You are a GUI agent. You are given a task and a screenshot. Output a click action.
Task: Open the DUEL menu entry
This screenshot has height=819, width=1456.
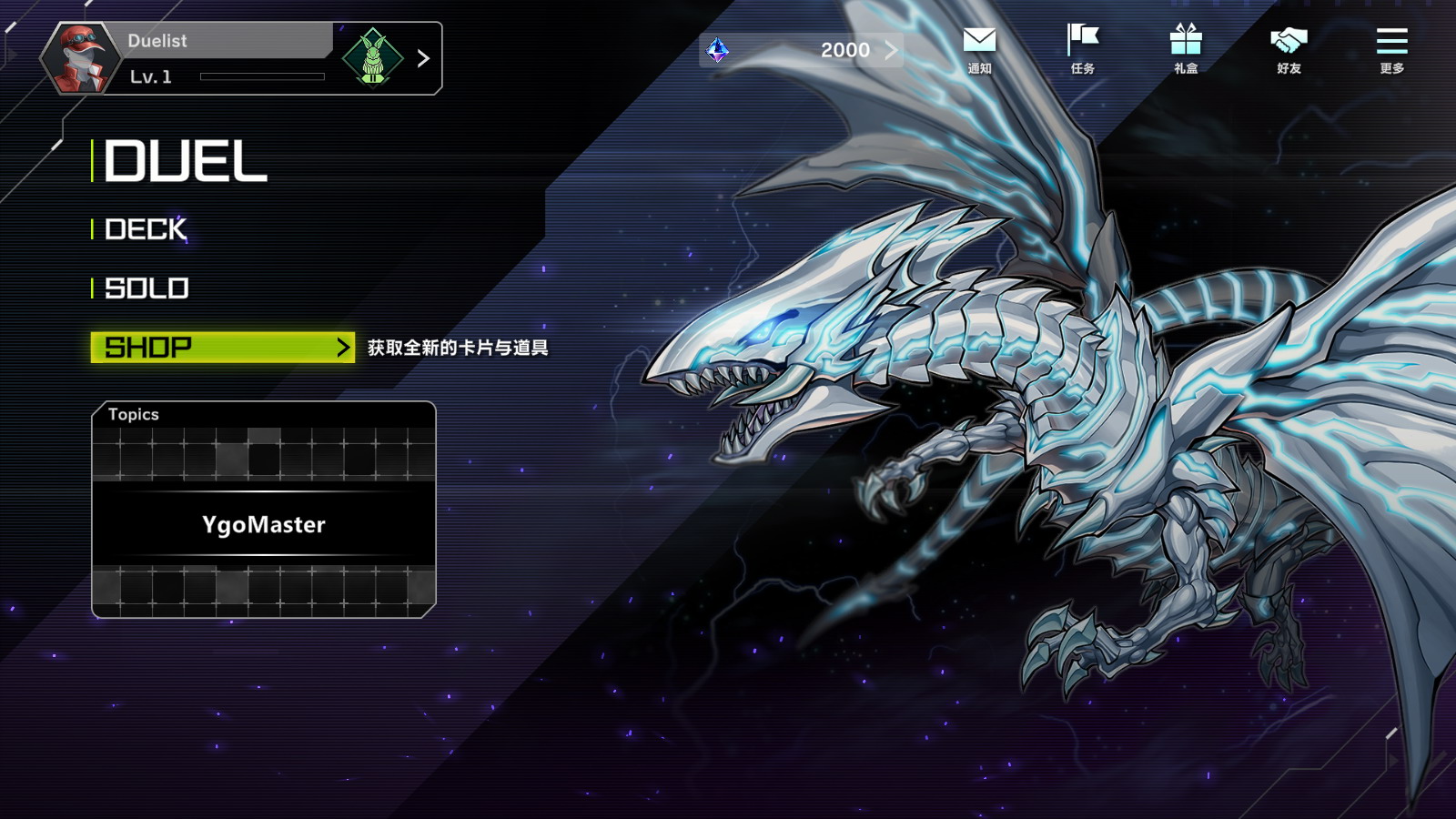(187, 162)
